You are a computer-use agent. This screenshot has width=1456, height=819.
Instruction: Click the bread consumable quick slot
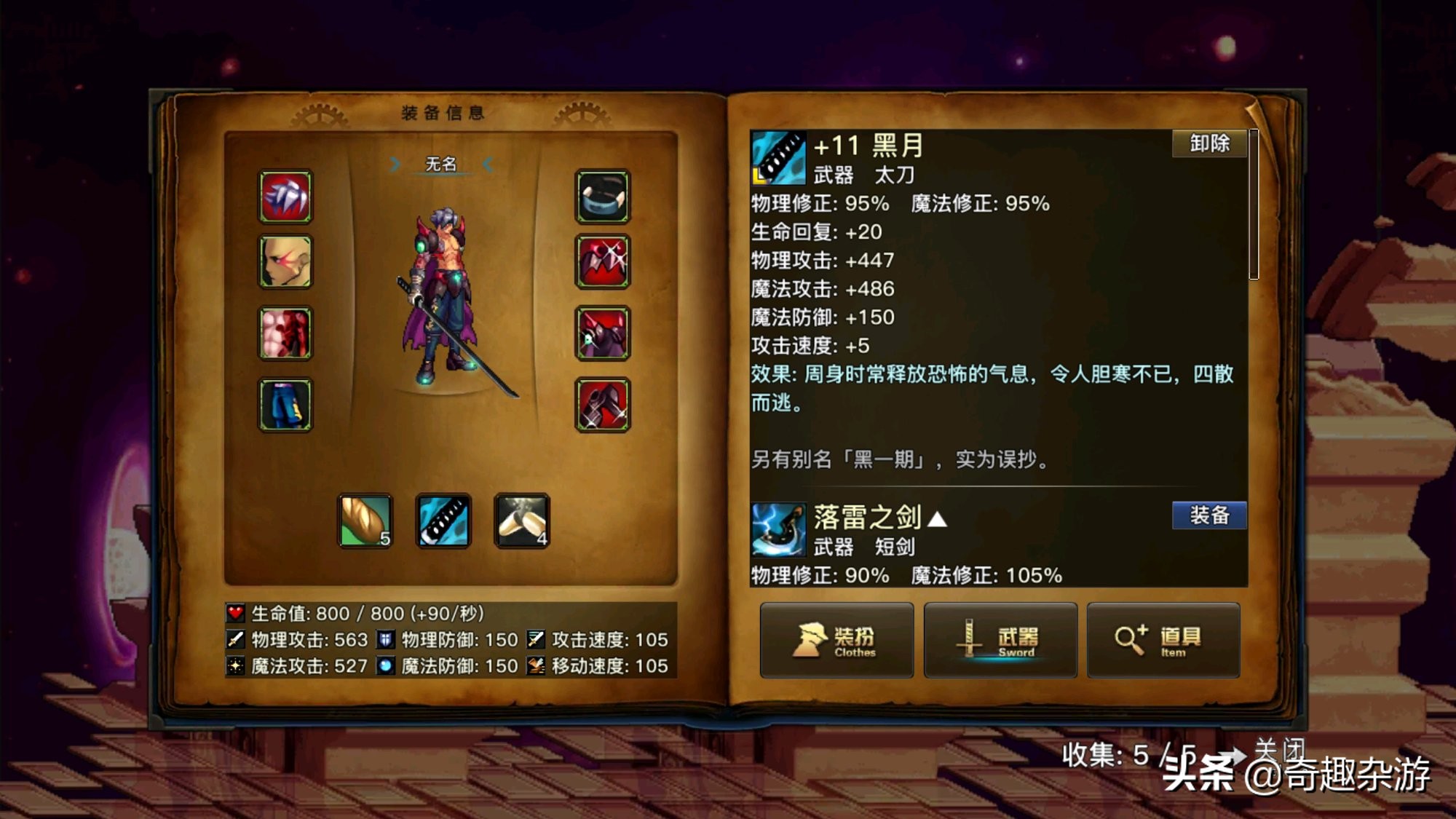366,521
